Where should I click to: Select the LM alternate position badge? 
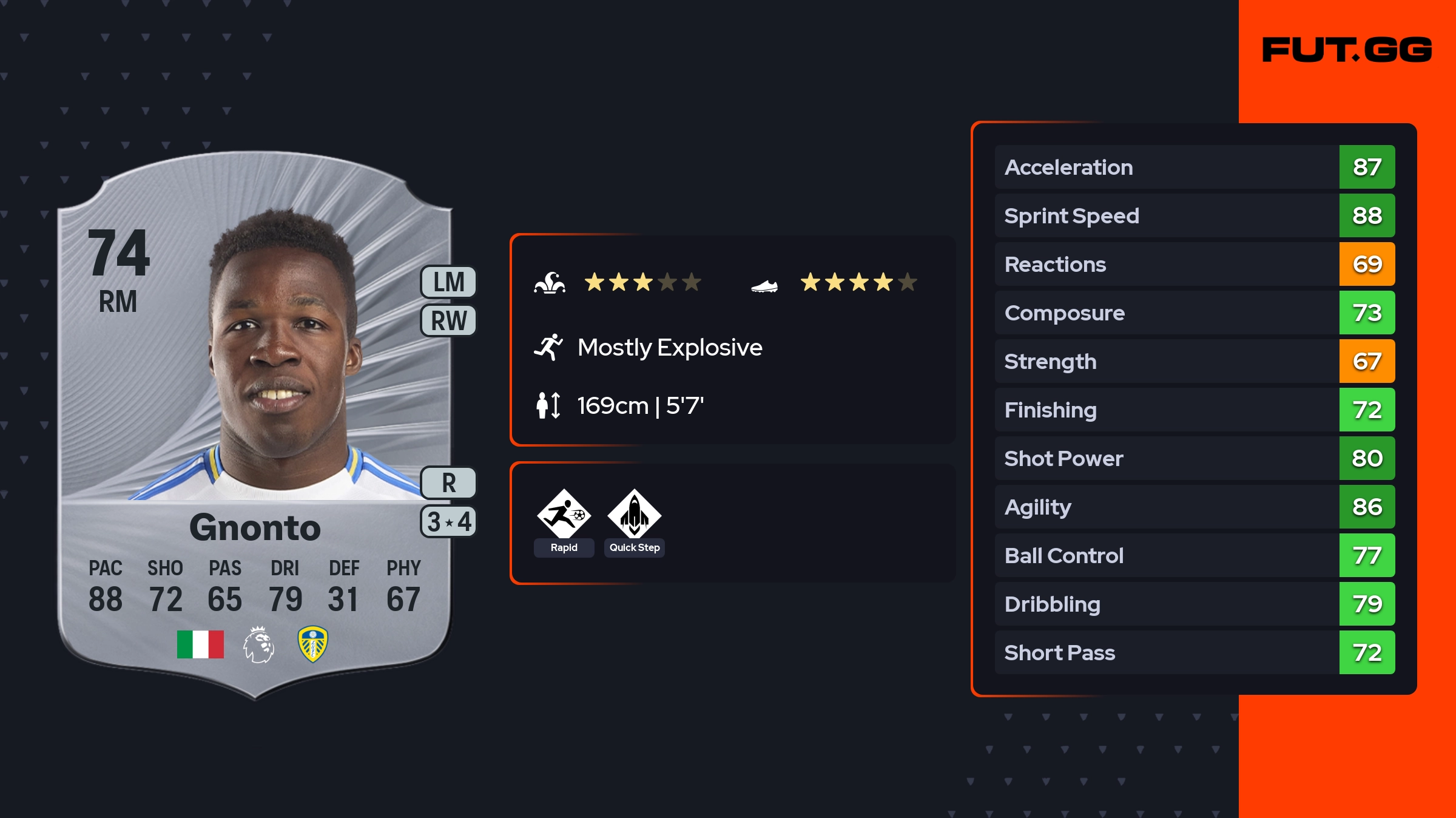[448, 282]
